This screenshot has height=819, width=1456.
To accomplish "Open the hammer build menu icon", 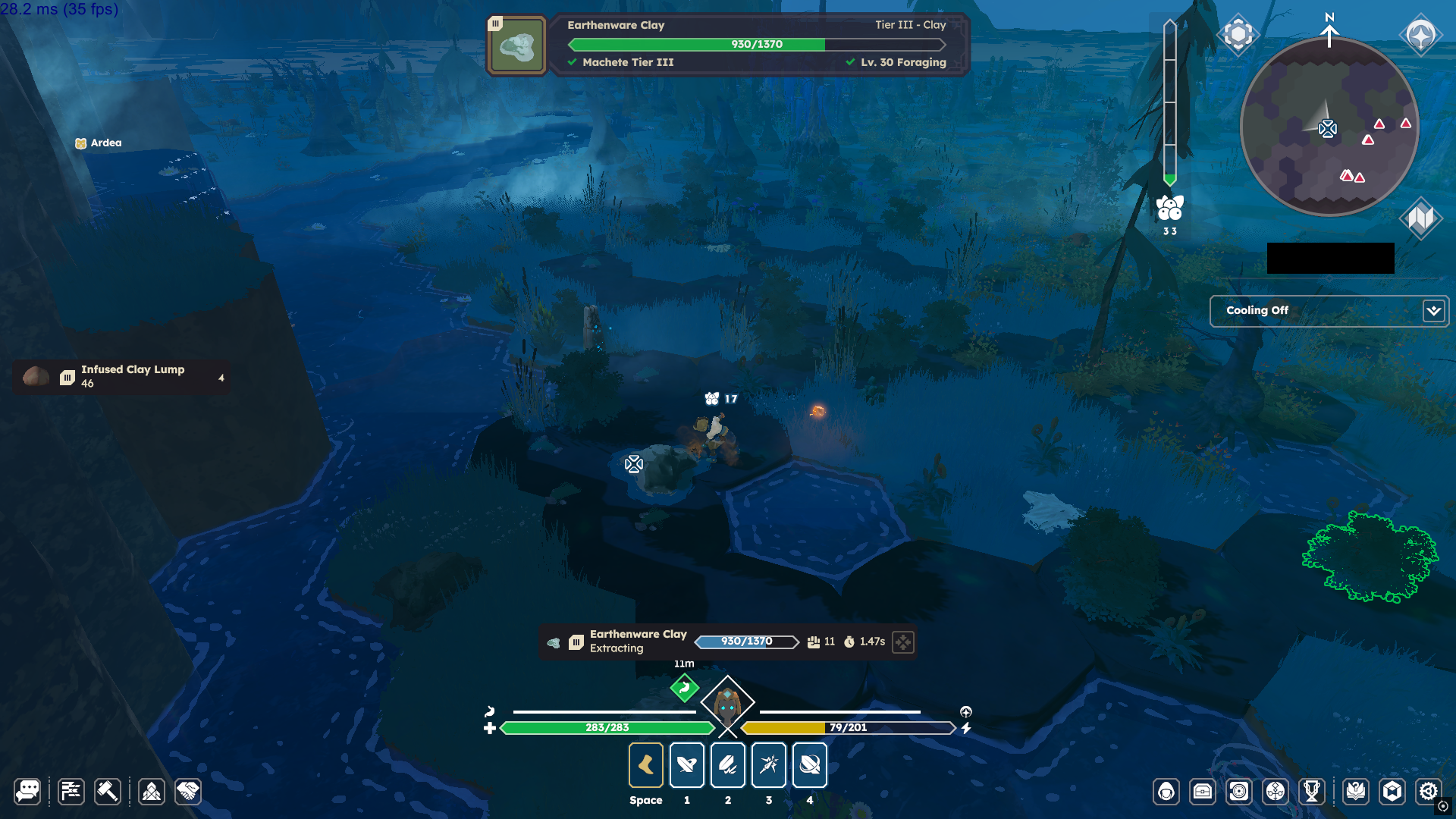I will [x=107, y=792].
